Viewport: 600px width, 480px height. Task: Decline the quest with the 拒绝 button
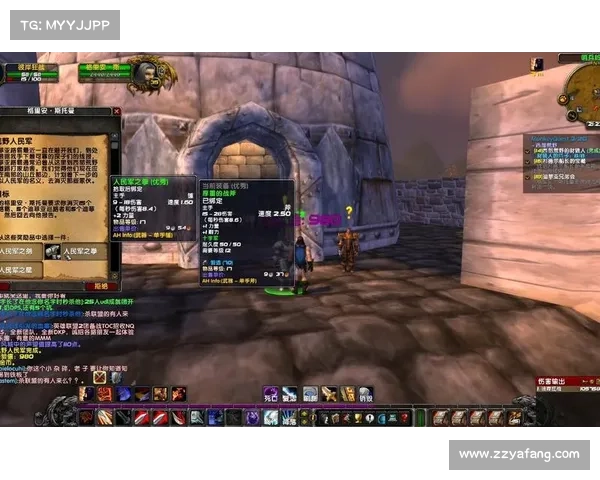click(x=100, y=286)
